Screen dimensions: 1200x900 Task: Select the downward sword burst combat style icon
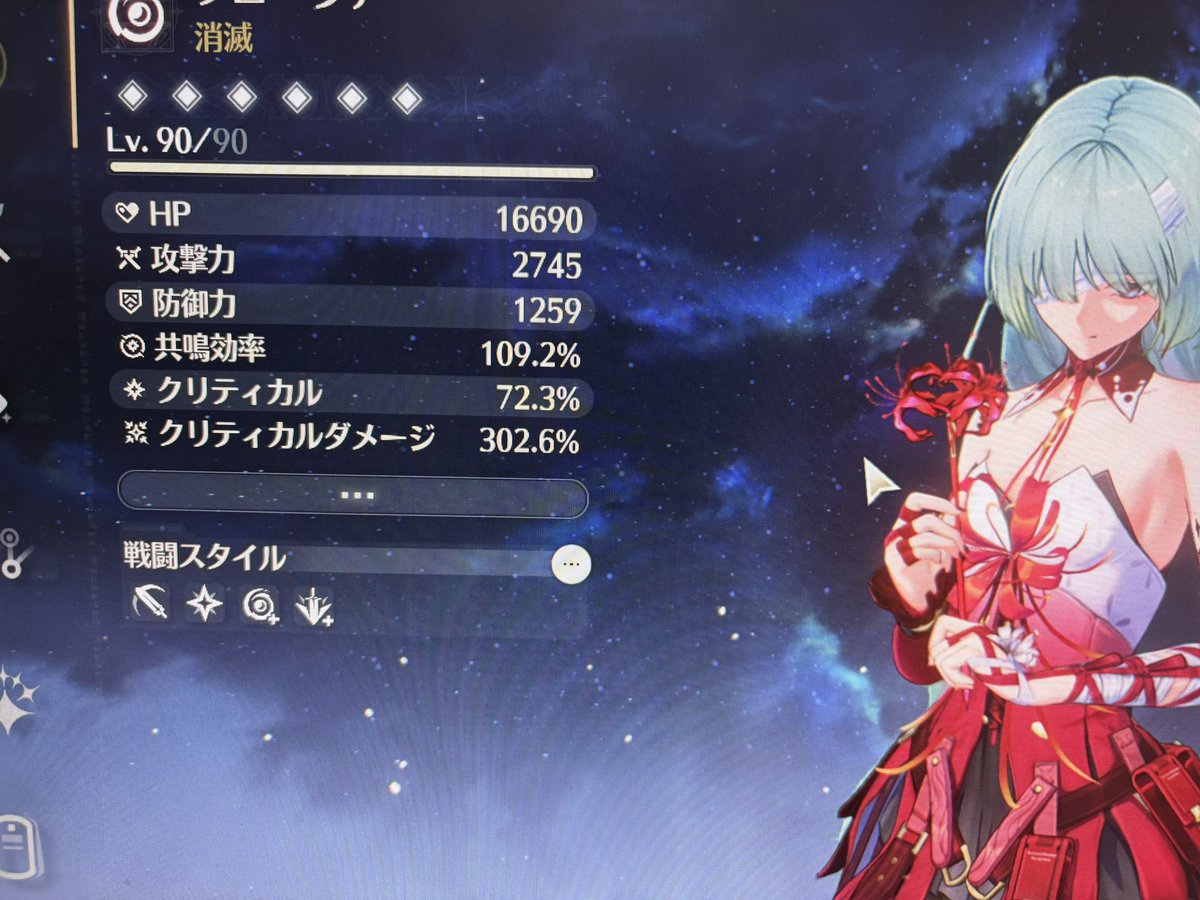pos(312,605)
